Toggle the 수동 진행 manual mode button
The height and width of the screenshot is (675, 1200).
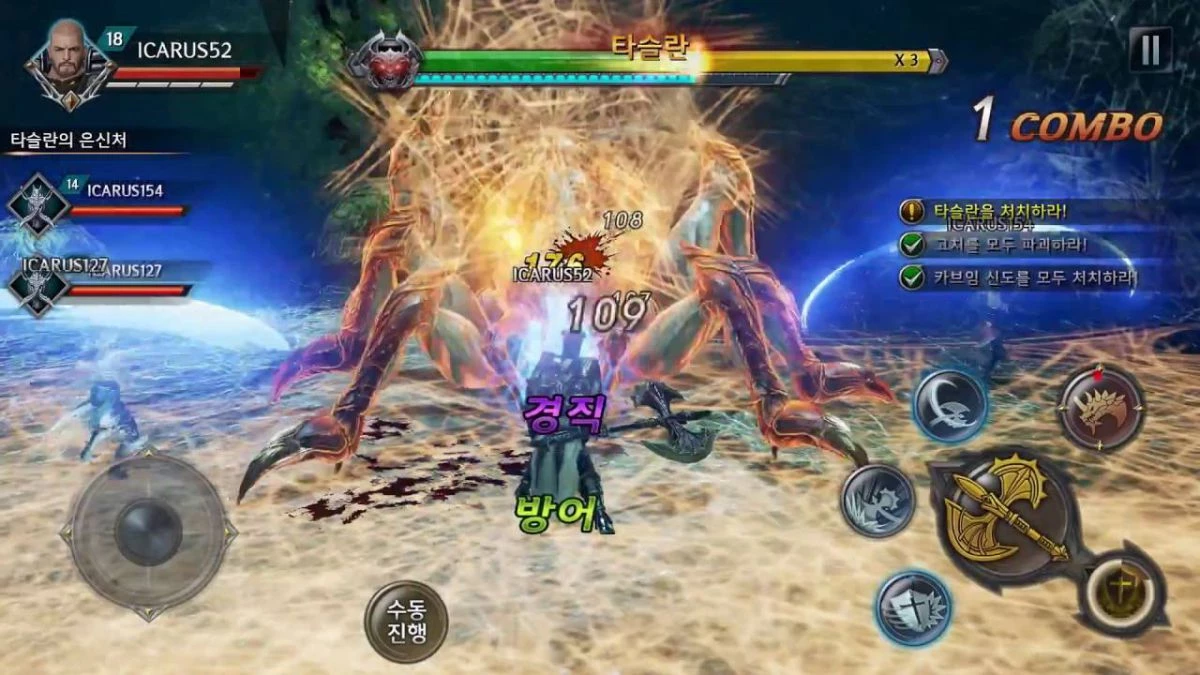click(405, 621)
